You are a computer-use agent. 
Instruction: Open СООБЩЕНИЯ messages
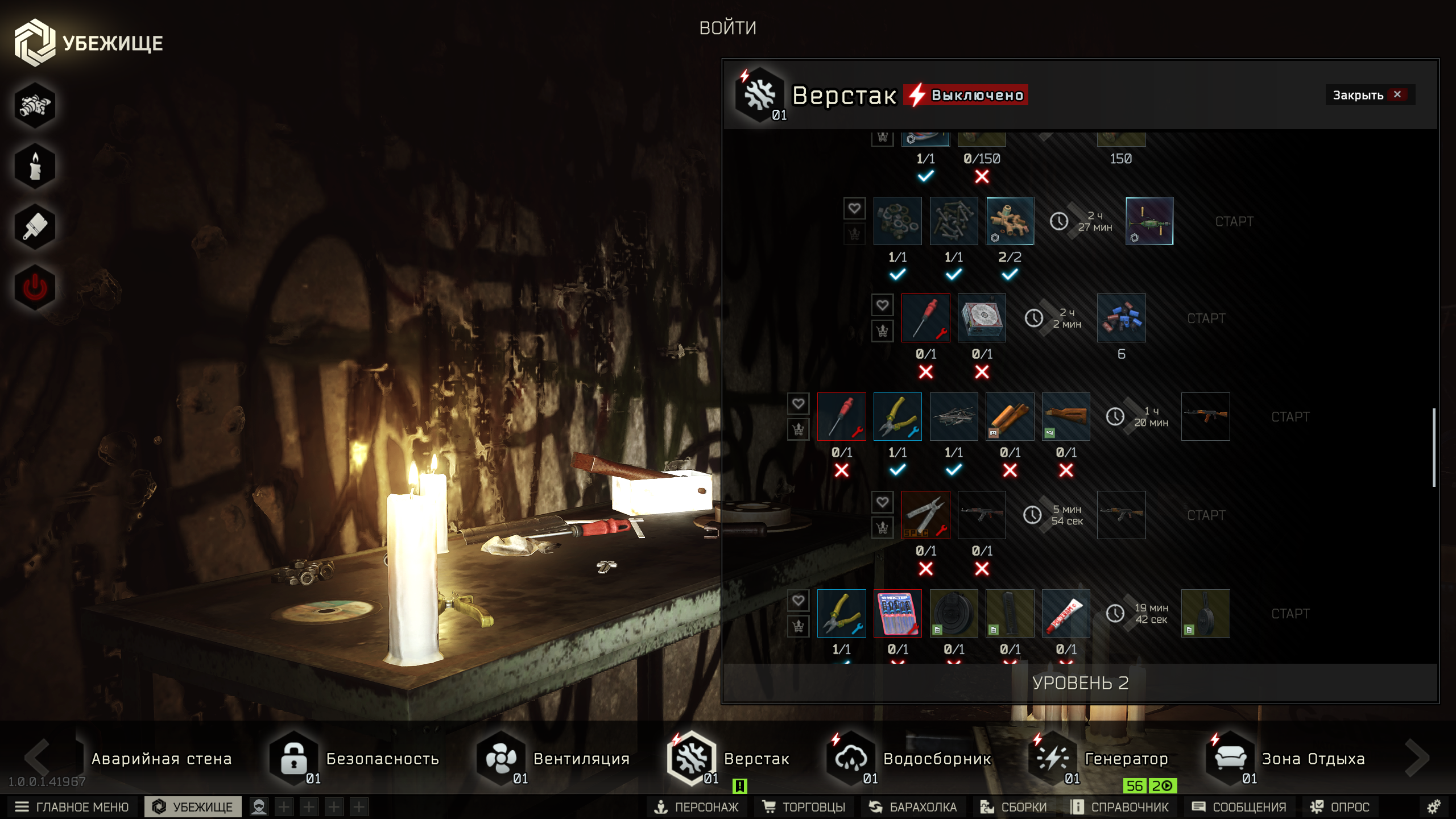(x=1239, y=806)
